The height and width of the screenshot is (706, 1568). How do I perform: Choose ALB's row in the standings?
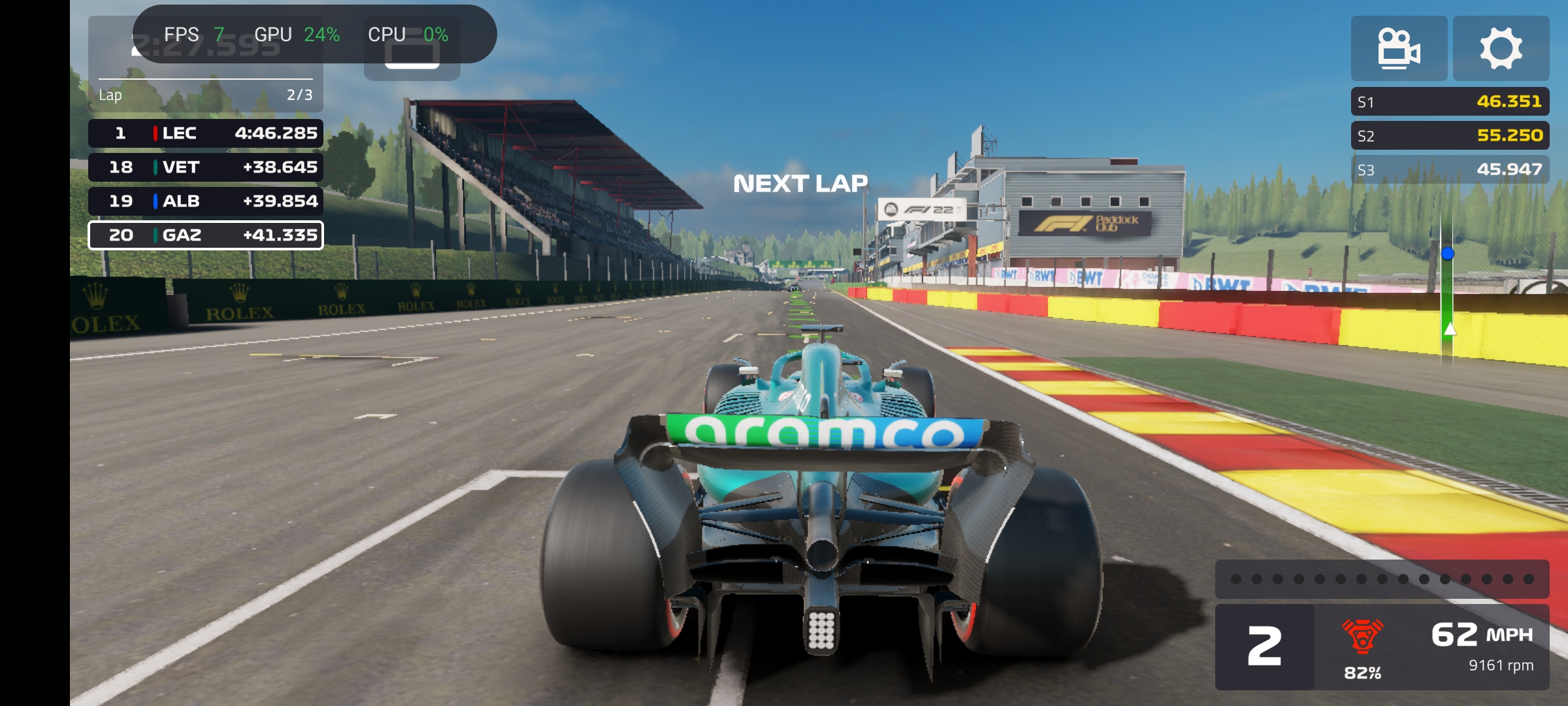click(x=206, y=201)
